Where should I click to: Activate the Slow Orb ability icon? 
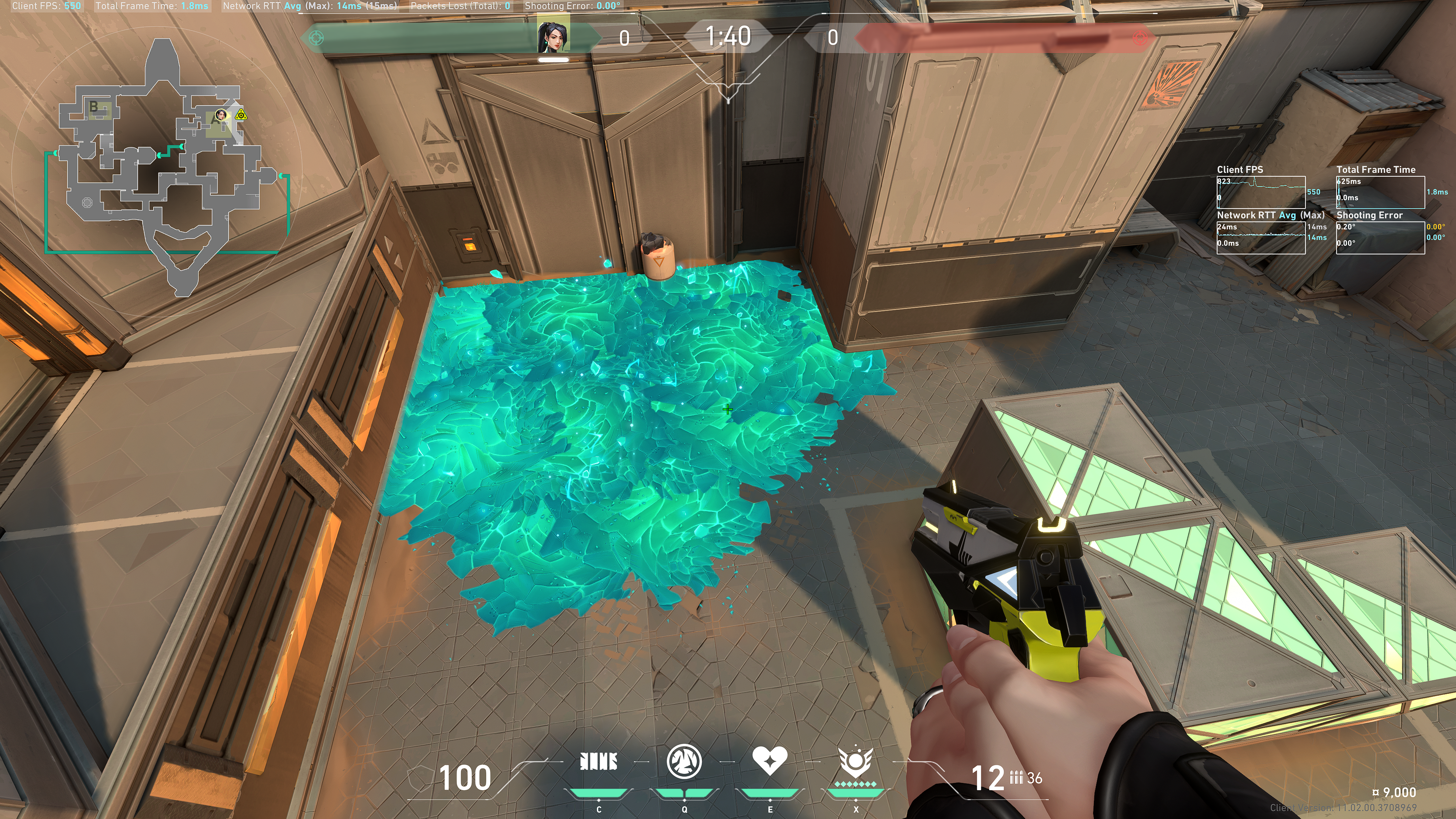684,762
